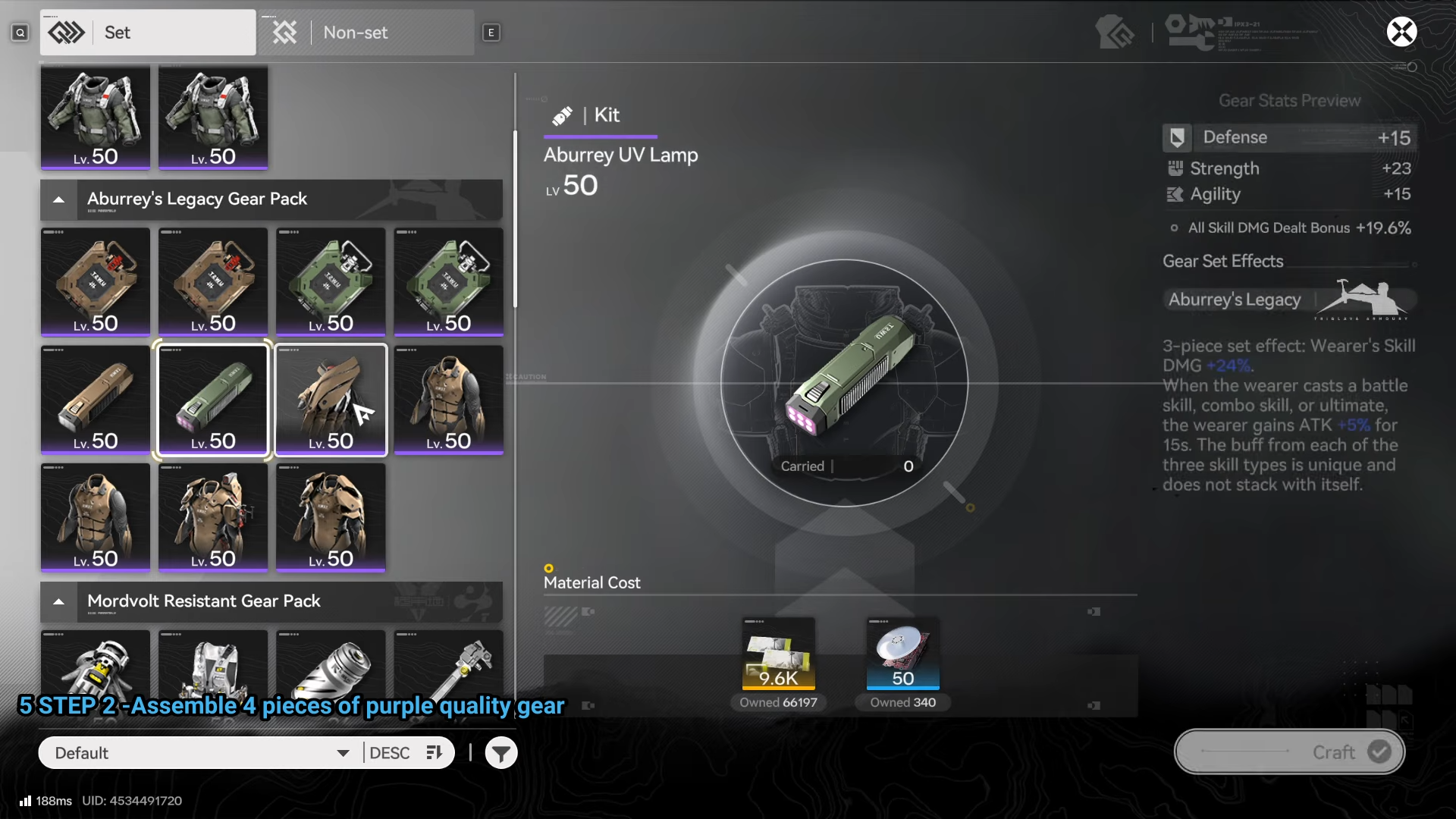Close the gear crafting screen
Screen dimensions: 1456x819
1401,32
